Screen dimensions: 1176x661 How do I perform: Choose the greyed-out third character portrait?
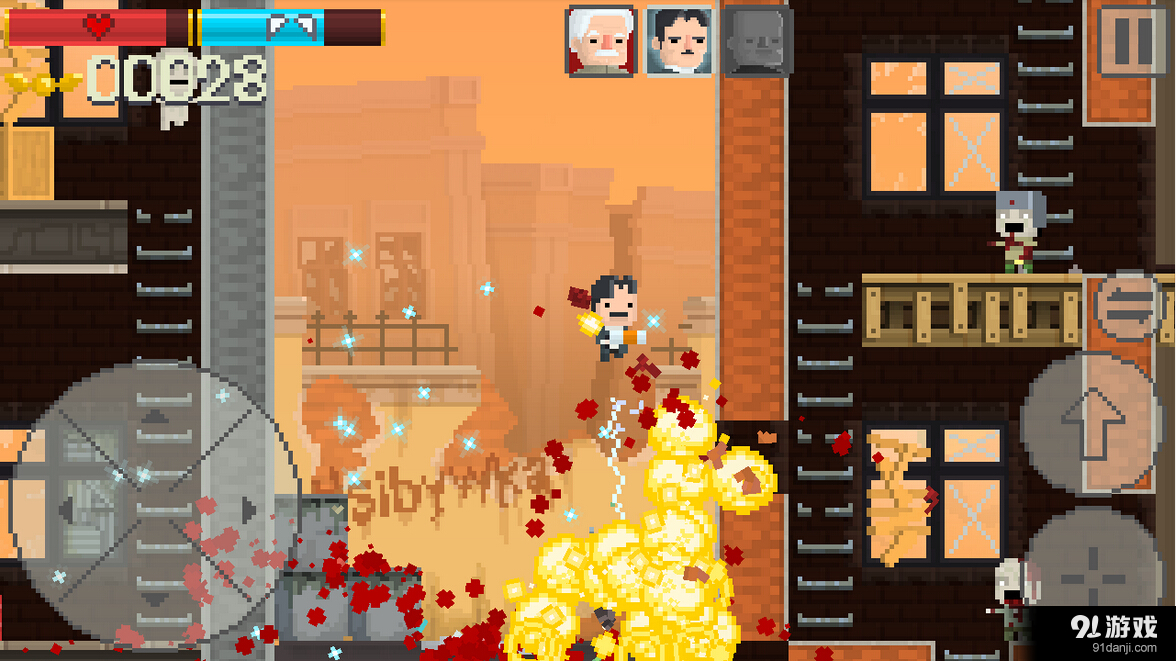758,41
